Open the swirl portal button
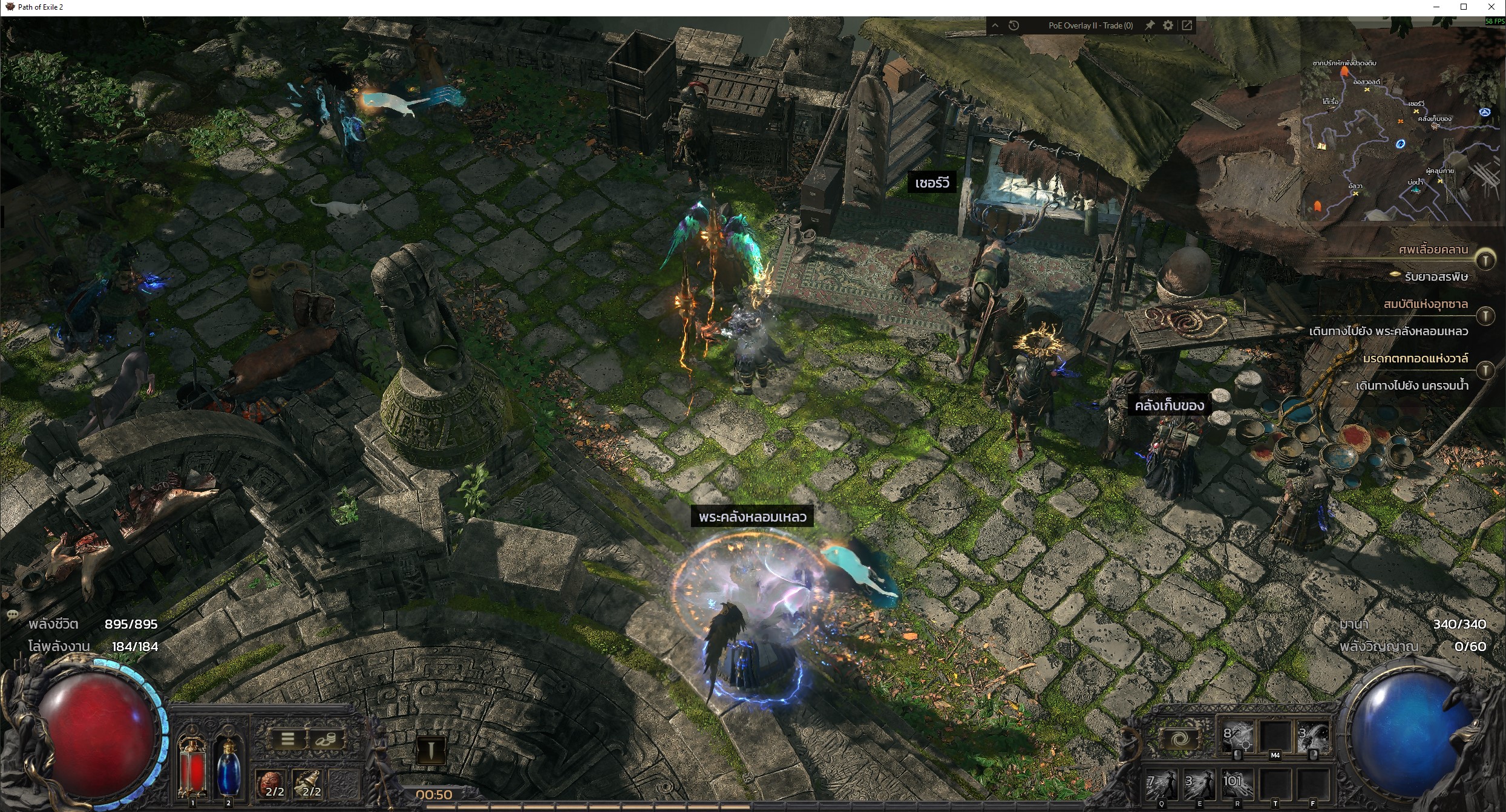 [1179, 740]
